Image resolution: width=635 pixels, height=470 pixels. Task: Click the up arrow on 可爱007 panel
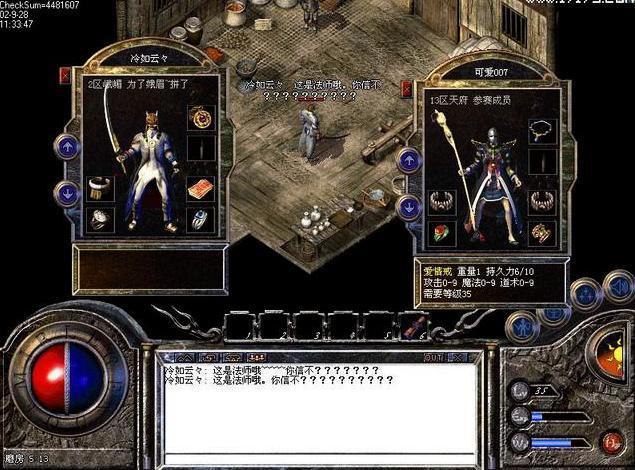[409, 160]
